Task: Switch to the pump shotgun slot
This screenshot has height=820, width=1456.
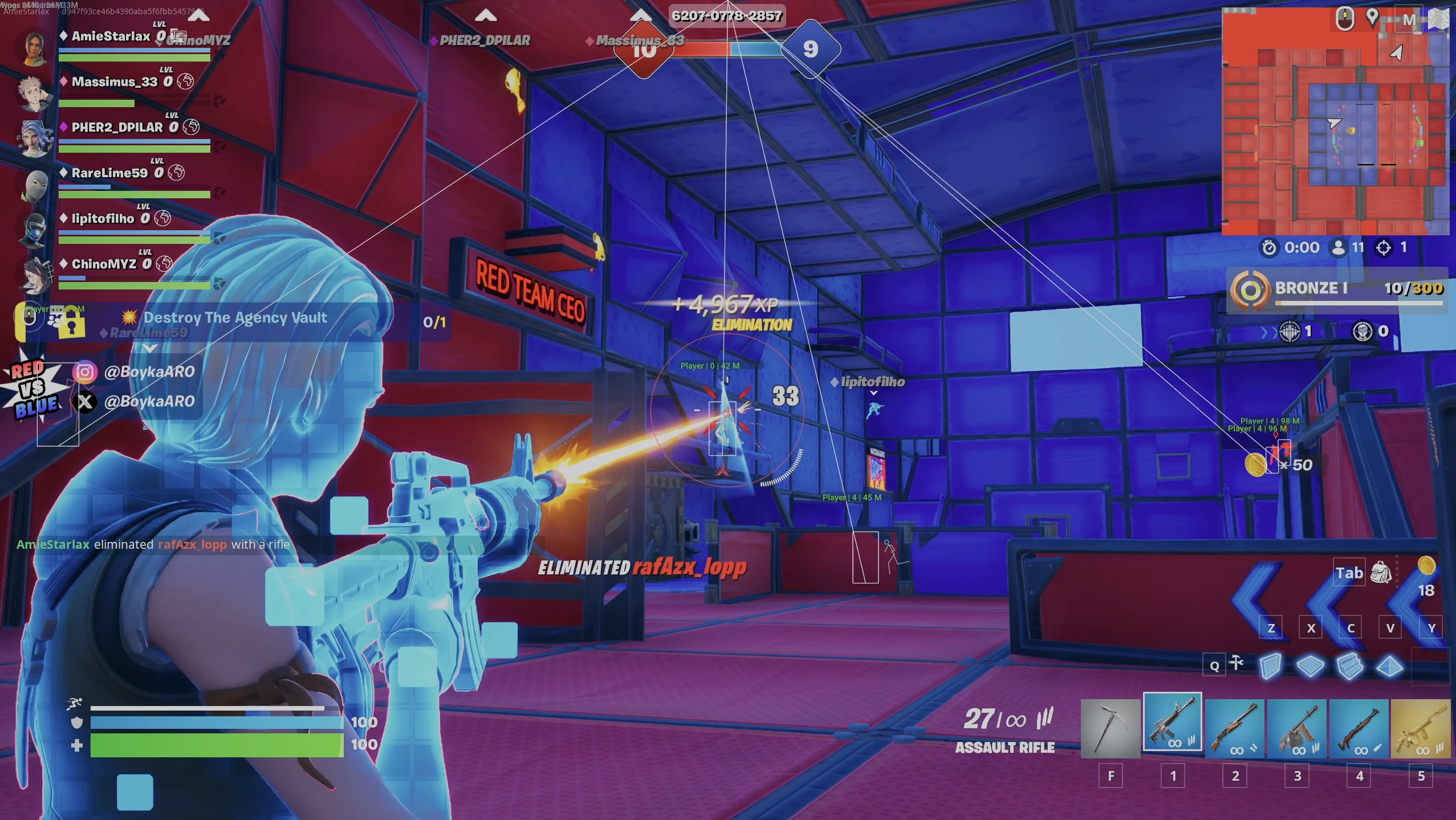Action: click(x=1234, y=728)
